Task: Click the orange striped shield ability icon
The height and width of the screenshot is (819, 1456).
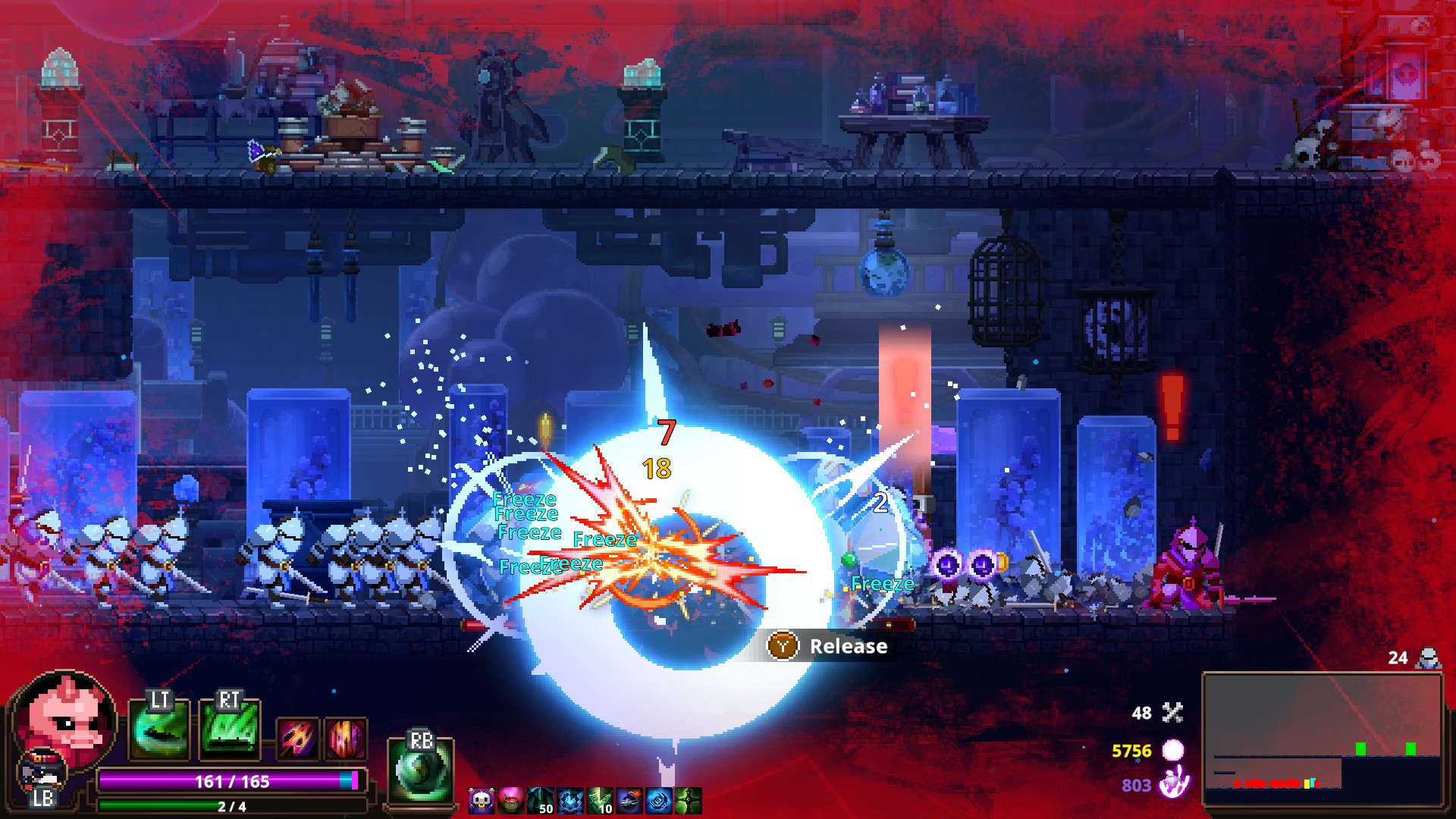Action: pos(346,738)
